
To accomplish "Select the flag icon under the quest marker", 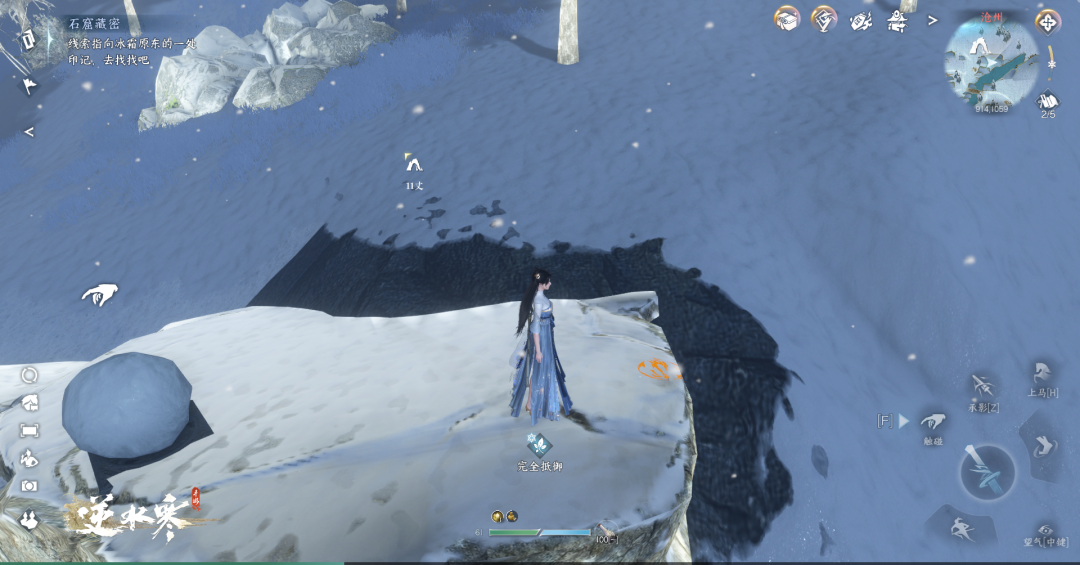I will point(29,85).
